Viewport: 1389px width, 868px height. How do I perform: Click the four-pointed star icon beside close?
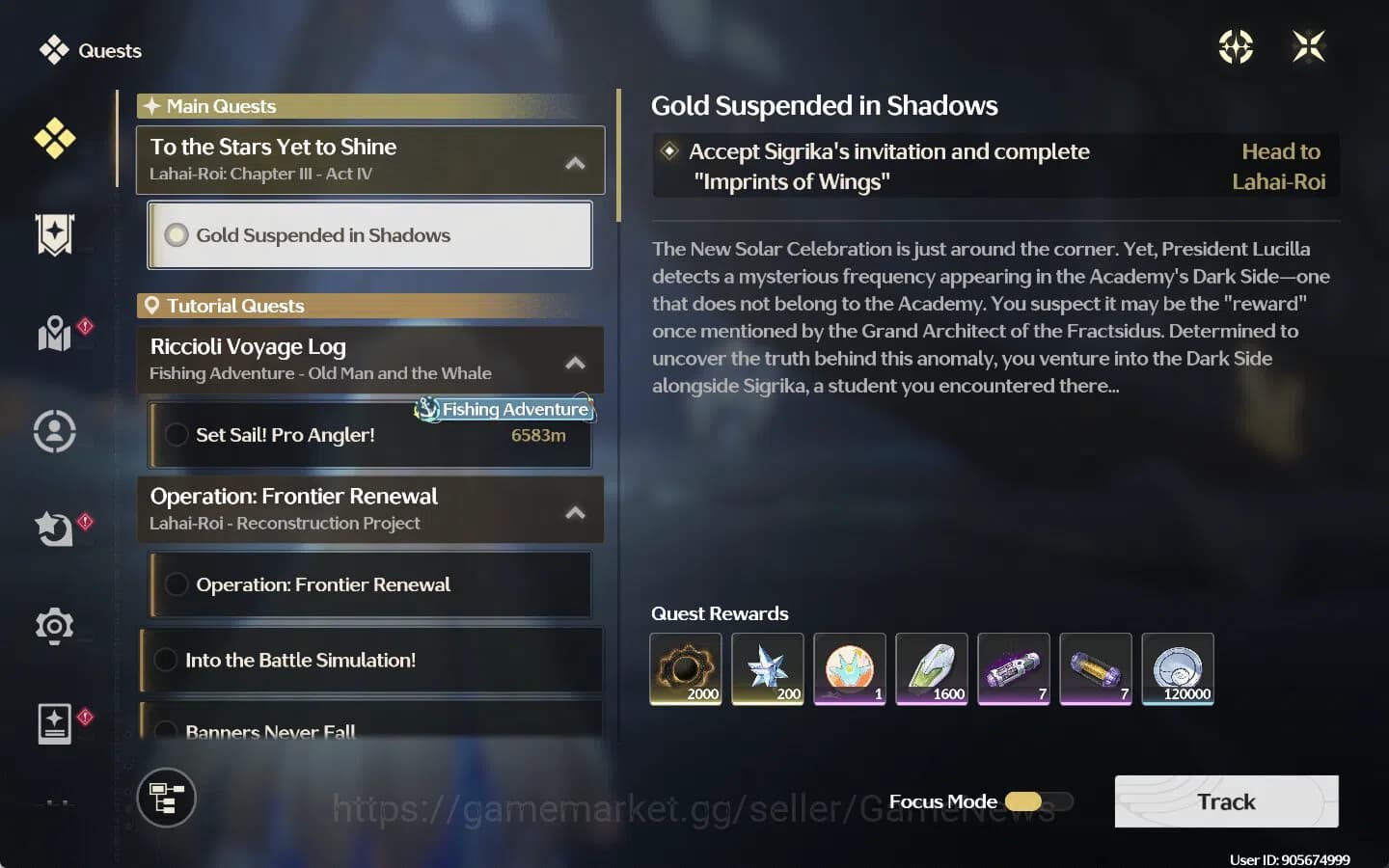click(x=1236, y=46)
